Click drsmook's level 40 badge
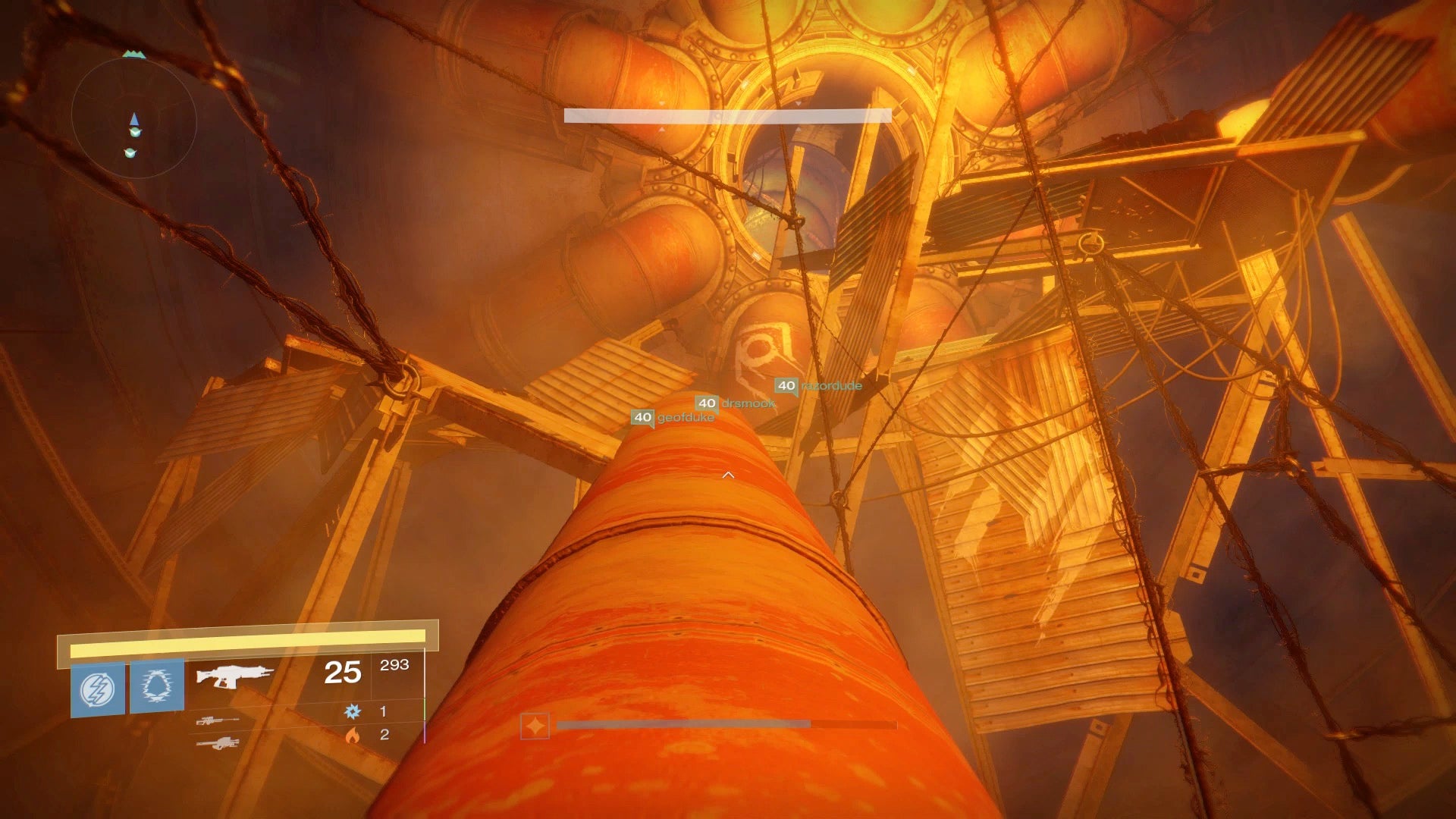The height and width of the screenshot is (819, 1456). tap(707, 403)
